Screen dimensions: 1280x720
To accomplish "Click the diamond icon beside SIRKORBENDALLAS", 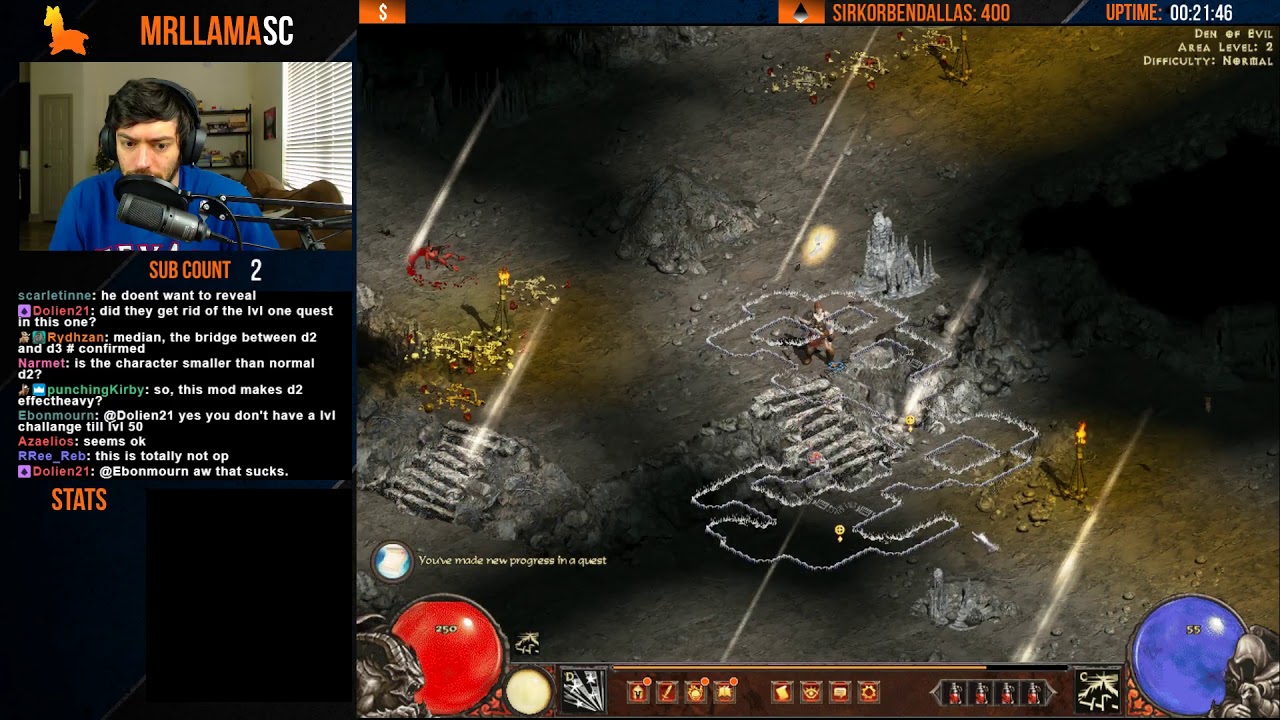I will click(799, 14).
